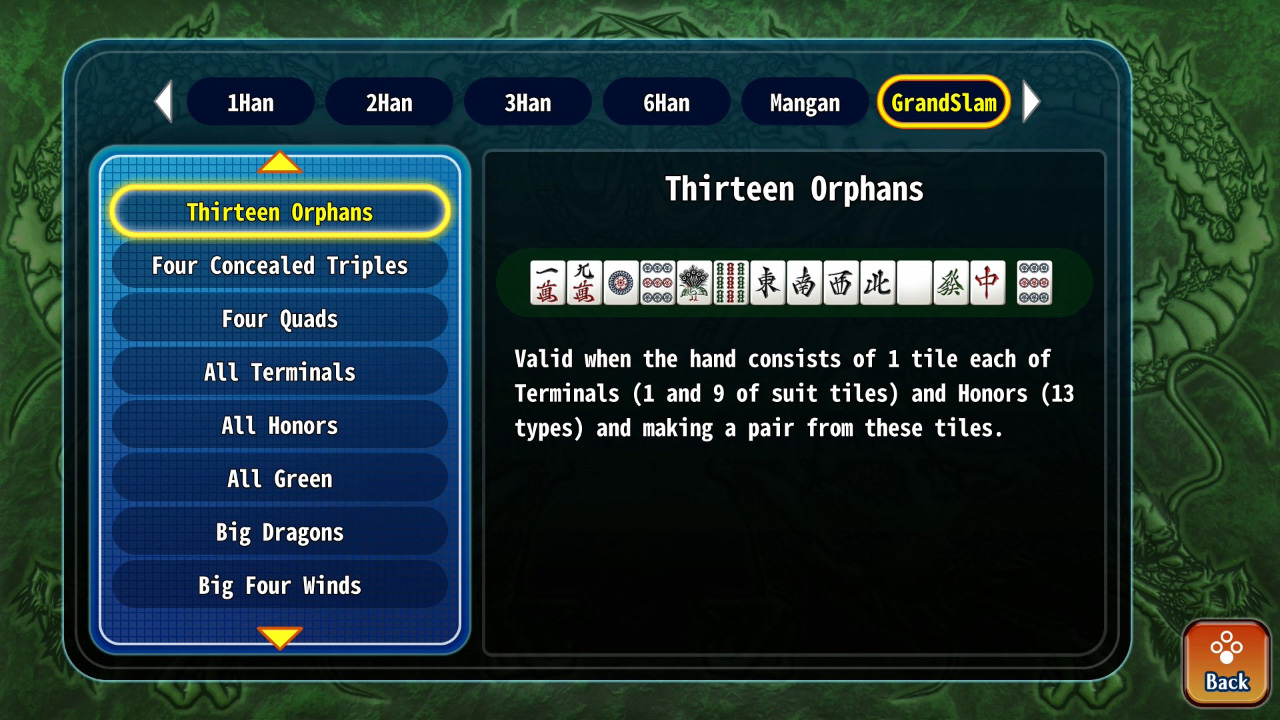The image size is (1280, 720).
Task: Click the Green Dragon tile in the example
Action: tap(951, 283)
